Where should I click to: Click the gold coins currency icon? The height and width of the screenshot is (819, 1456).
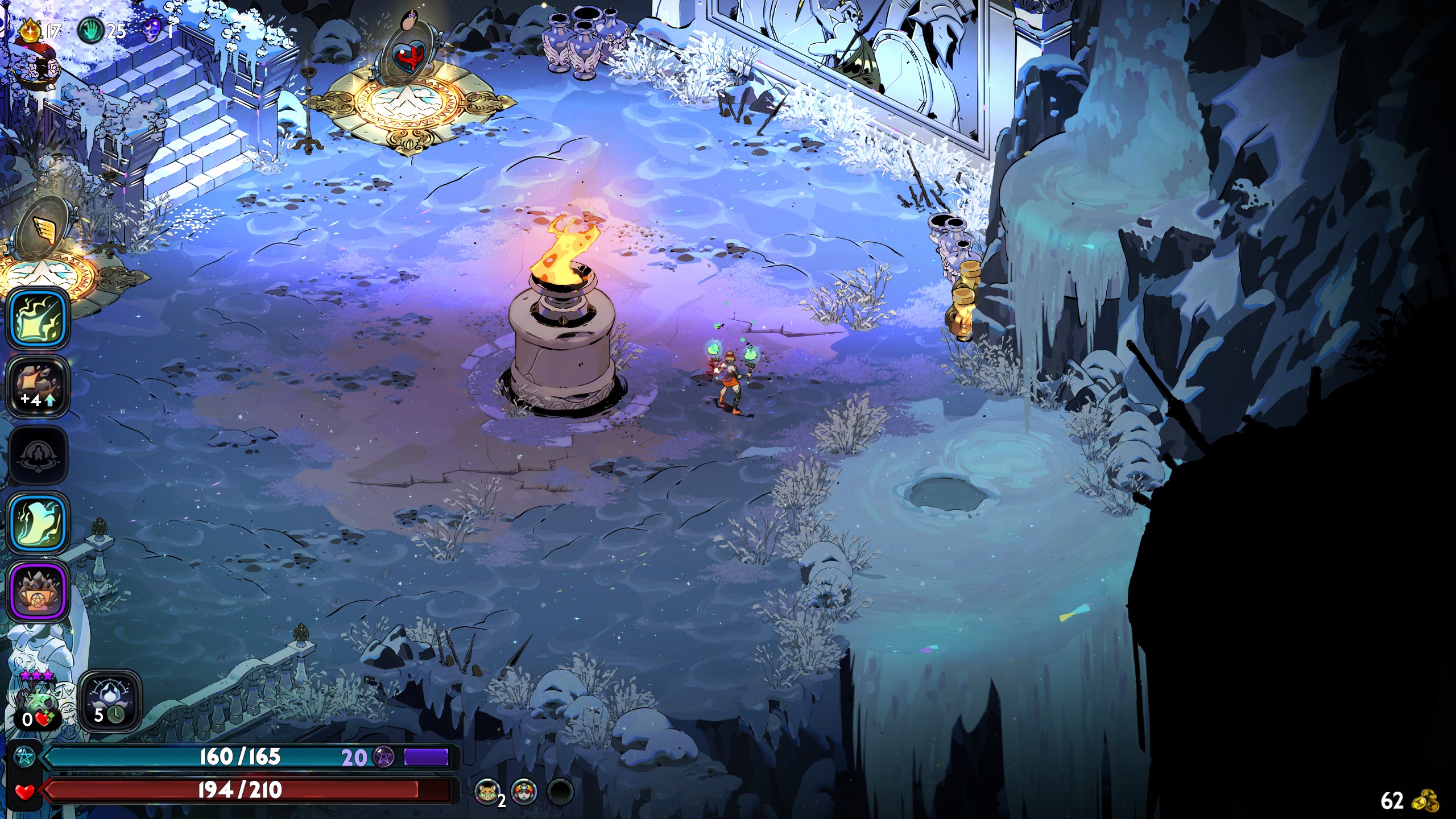click(x=1425, y=800)
